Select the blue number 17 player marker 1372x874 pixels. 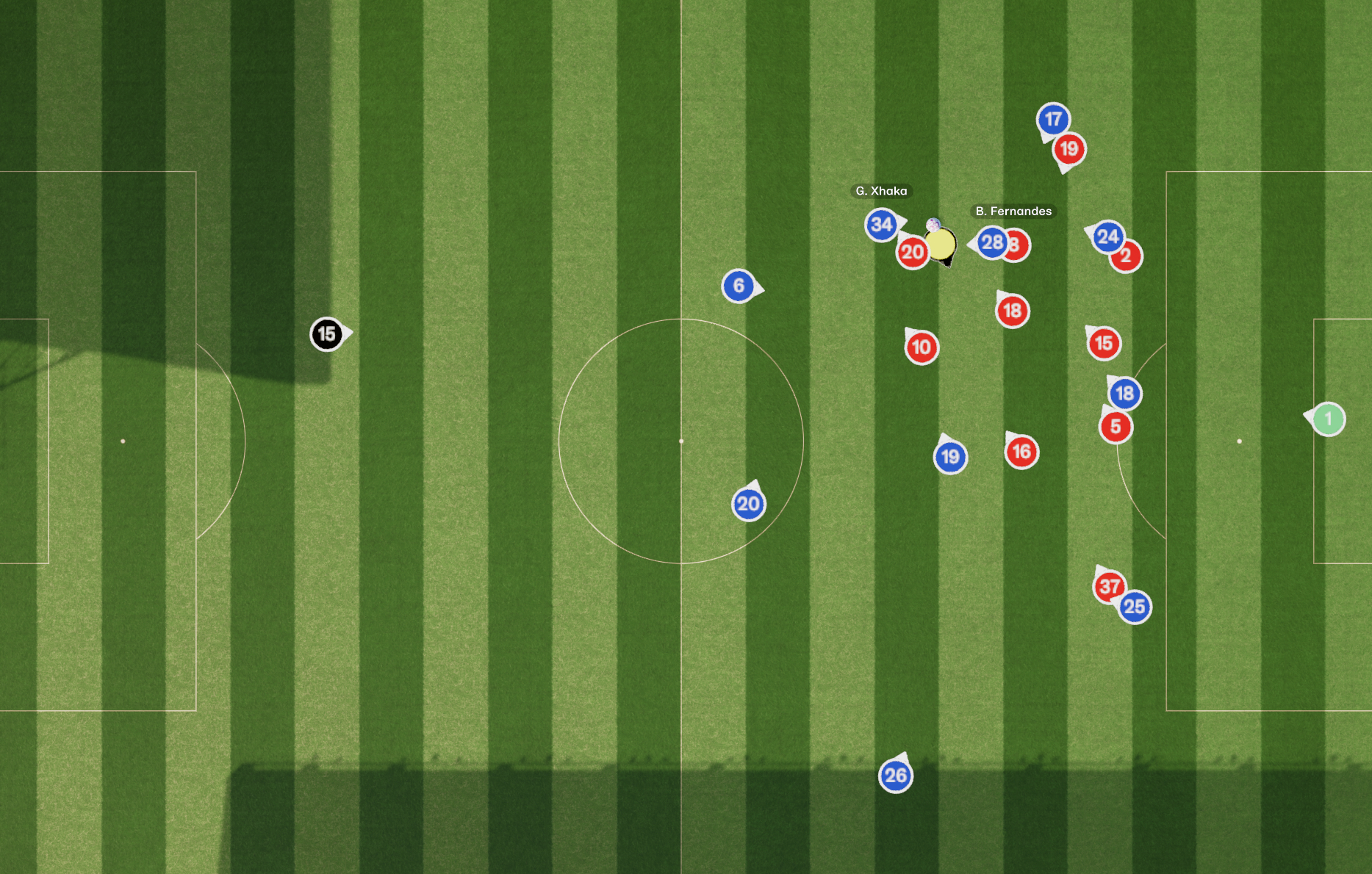coord(1053,119)
